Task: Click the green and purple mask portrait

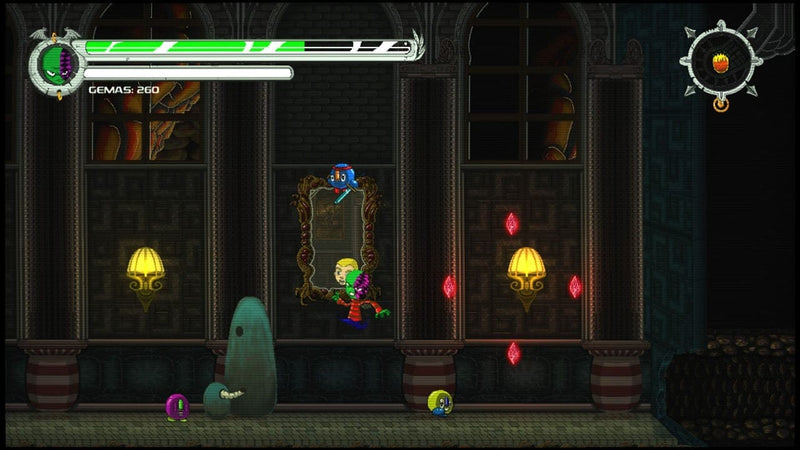Action: click(x=57, y=65)
